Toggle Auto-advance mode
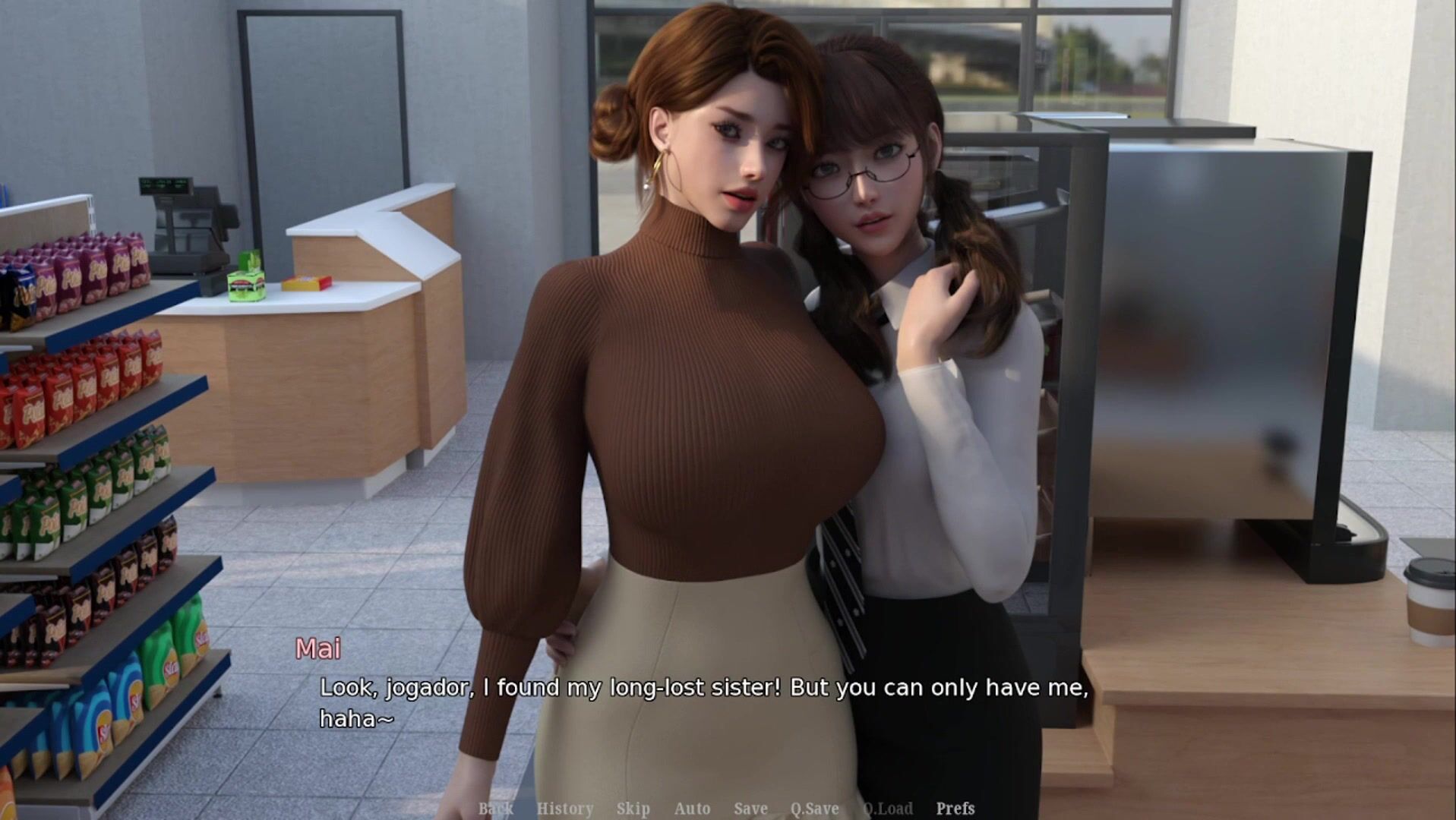The width and height of the screenshot is (1456, 820). (x=692, y=809)
